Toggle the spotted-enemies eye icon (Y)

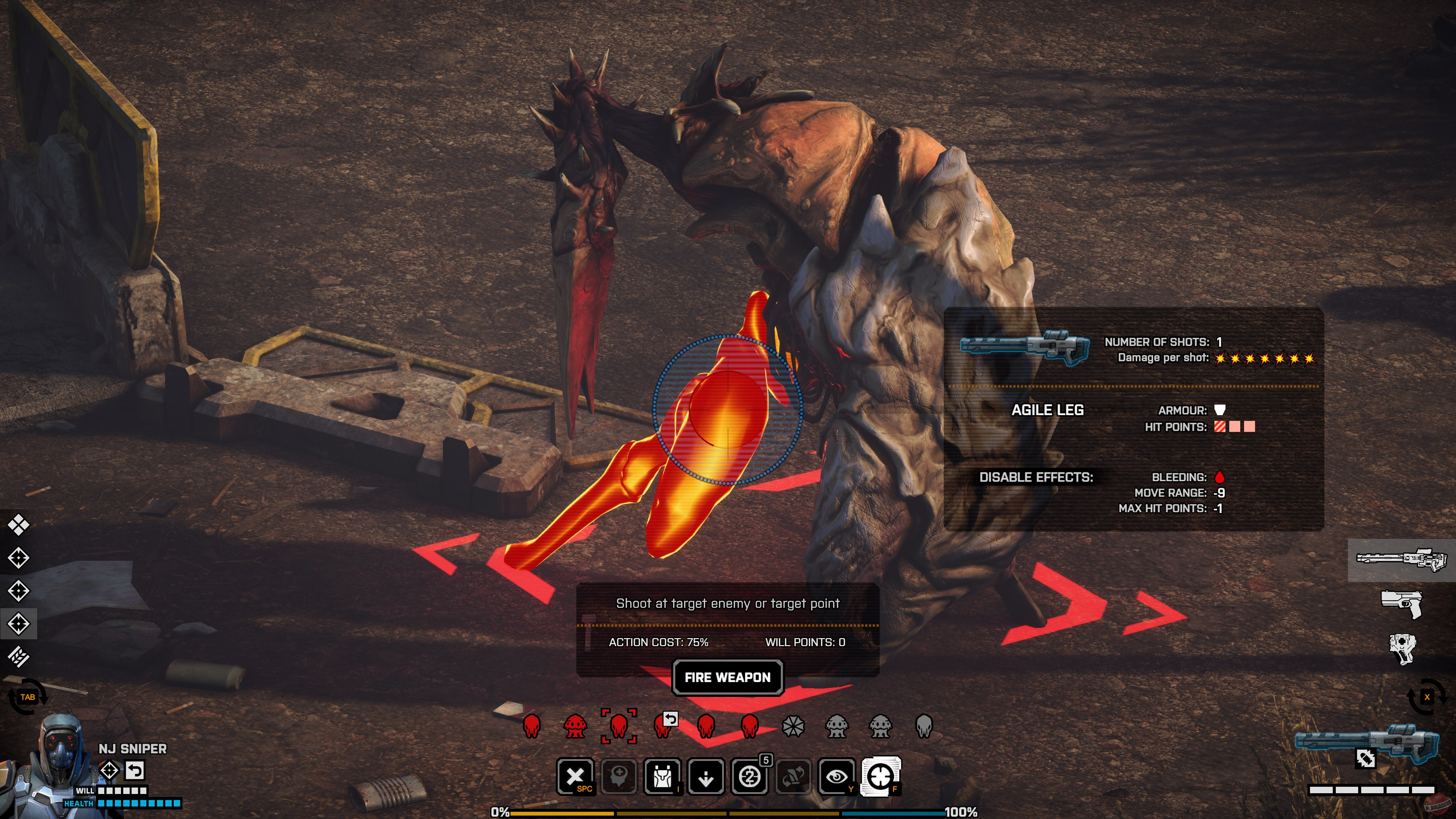click(837, 777)
